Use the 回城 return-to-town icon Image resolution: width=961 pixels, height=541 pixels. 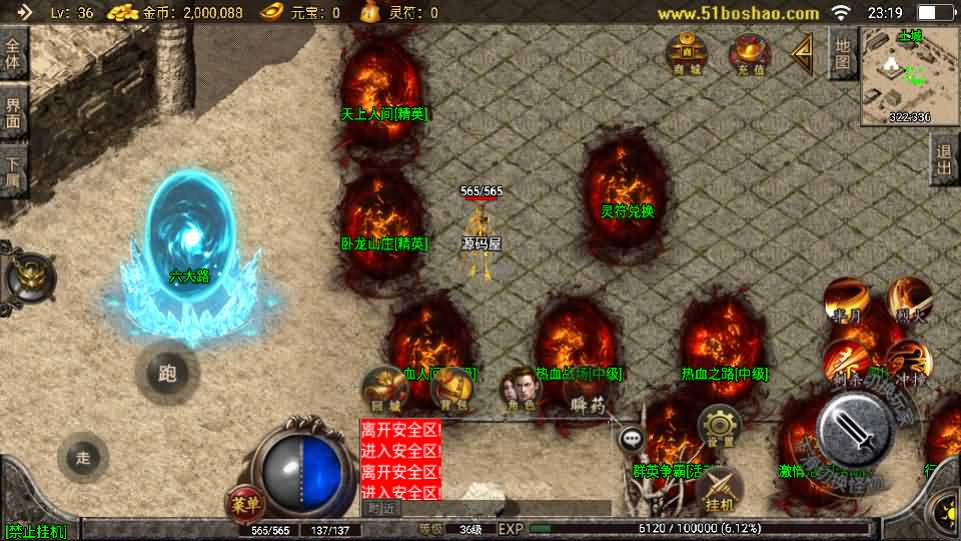click(x=383, y=389)
